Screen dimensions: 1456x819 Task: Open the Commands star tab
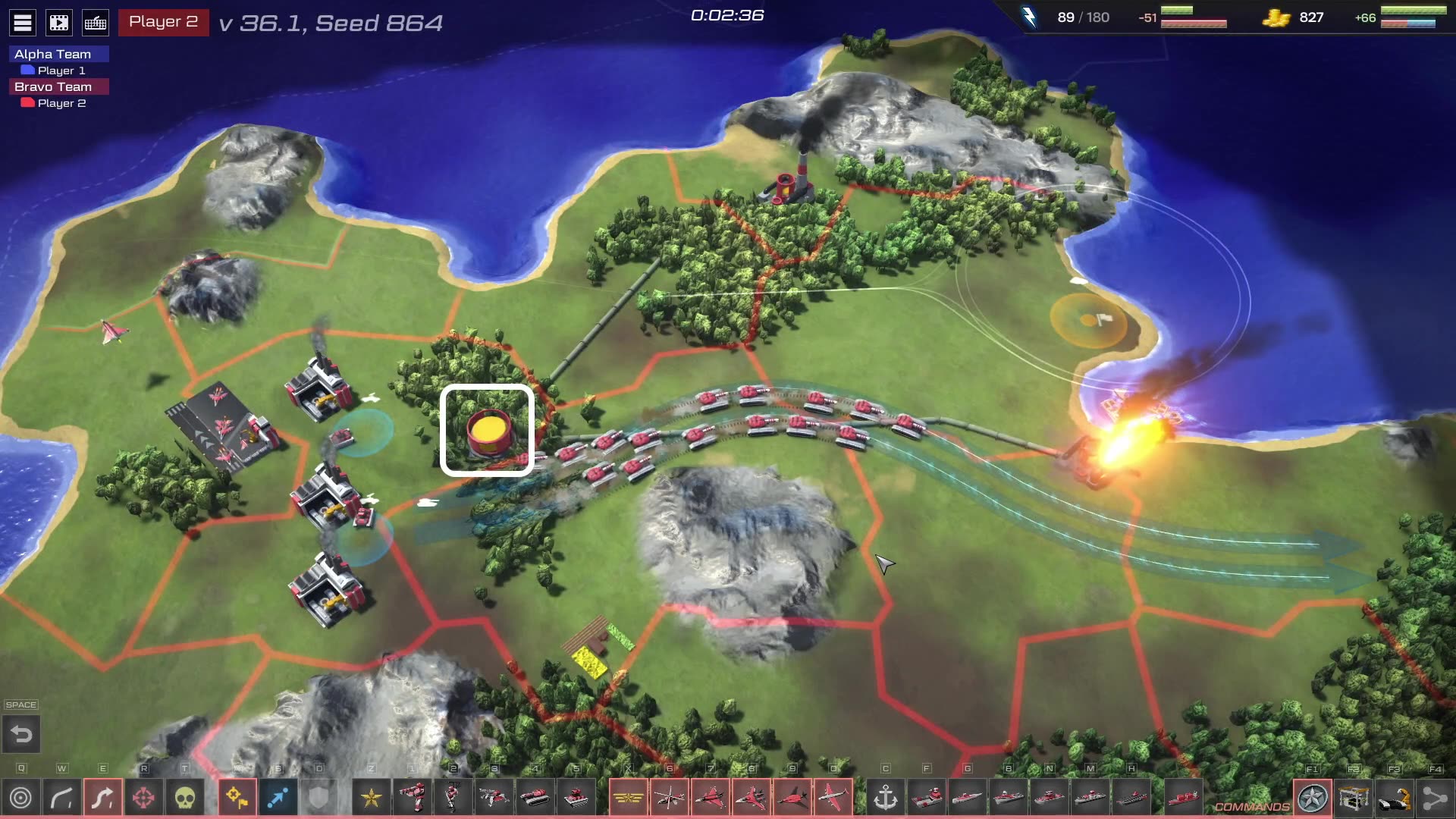tap(1312, 799)
